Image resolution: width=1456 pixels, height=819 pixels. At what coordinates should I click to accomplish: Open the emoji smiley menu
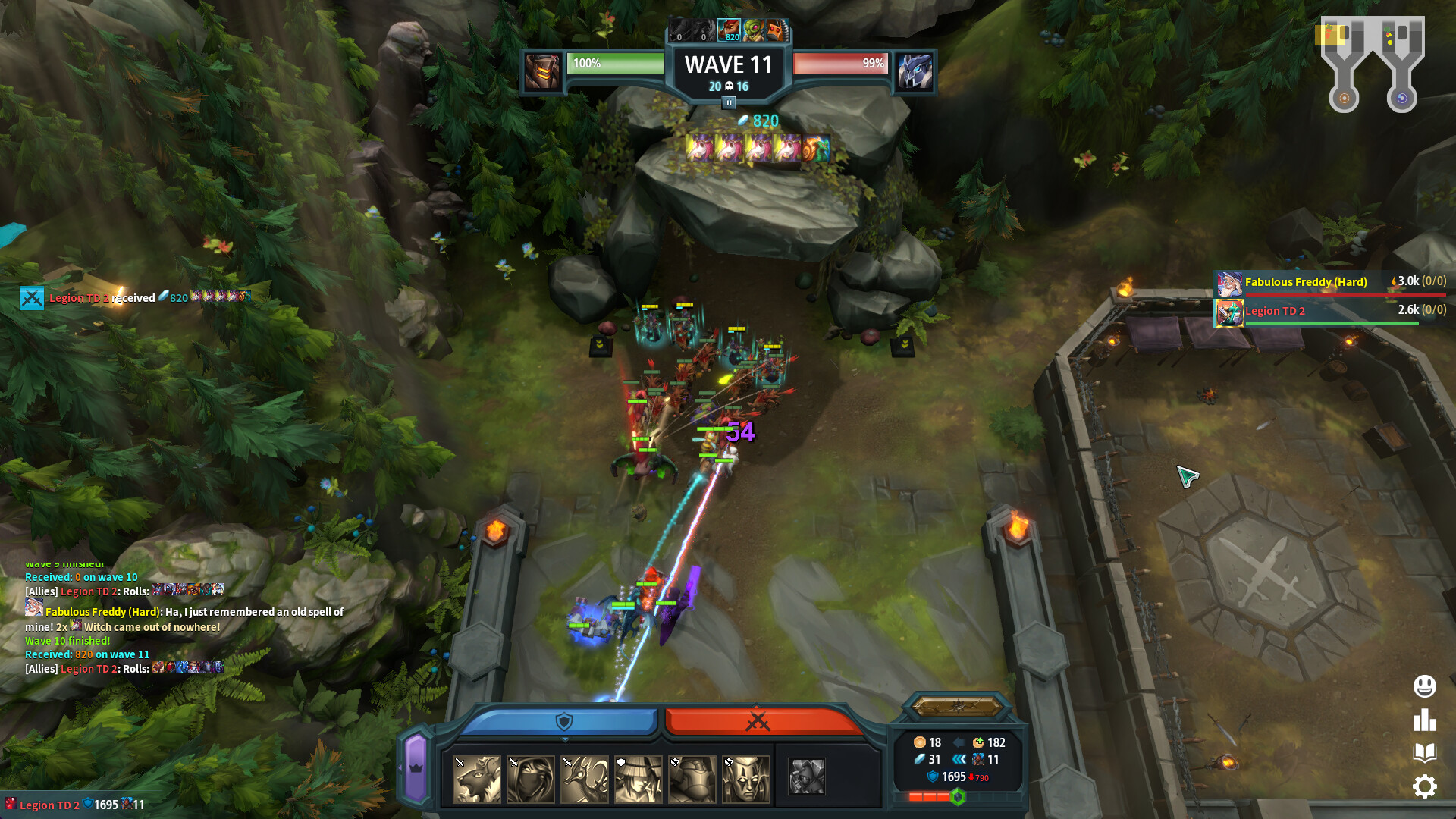[x=1424, y=686]
